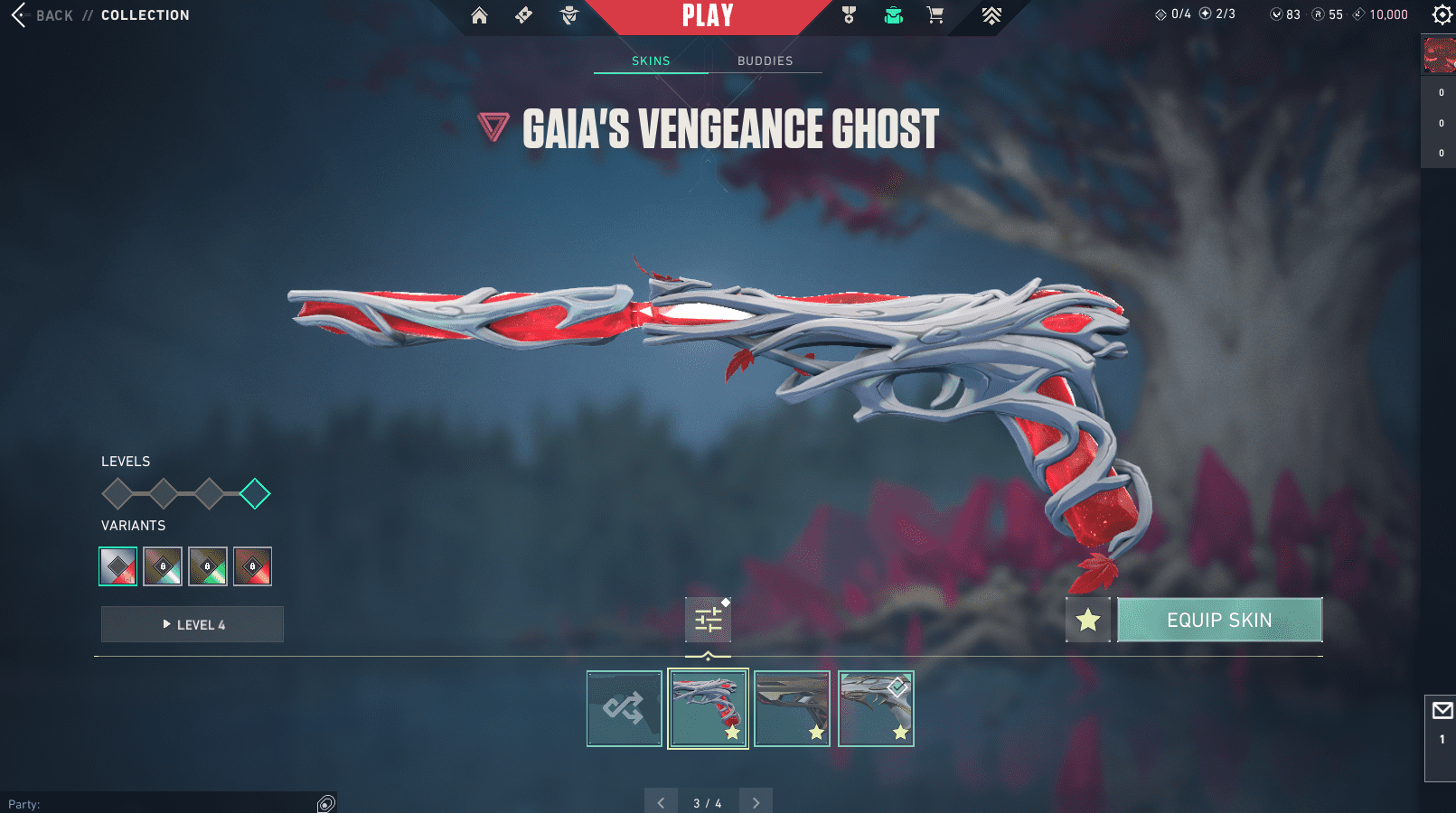
Task: Open the skin filter sliders button
Action: [708, 620]
